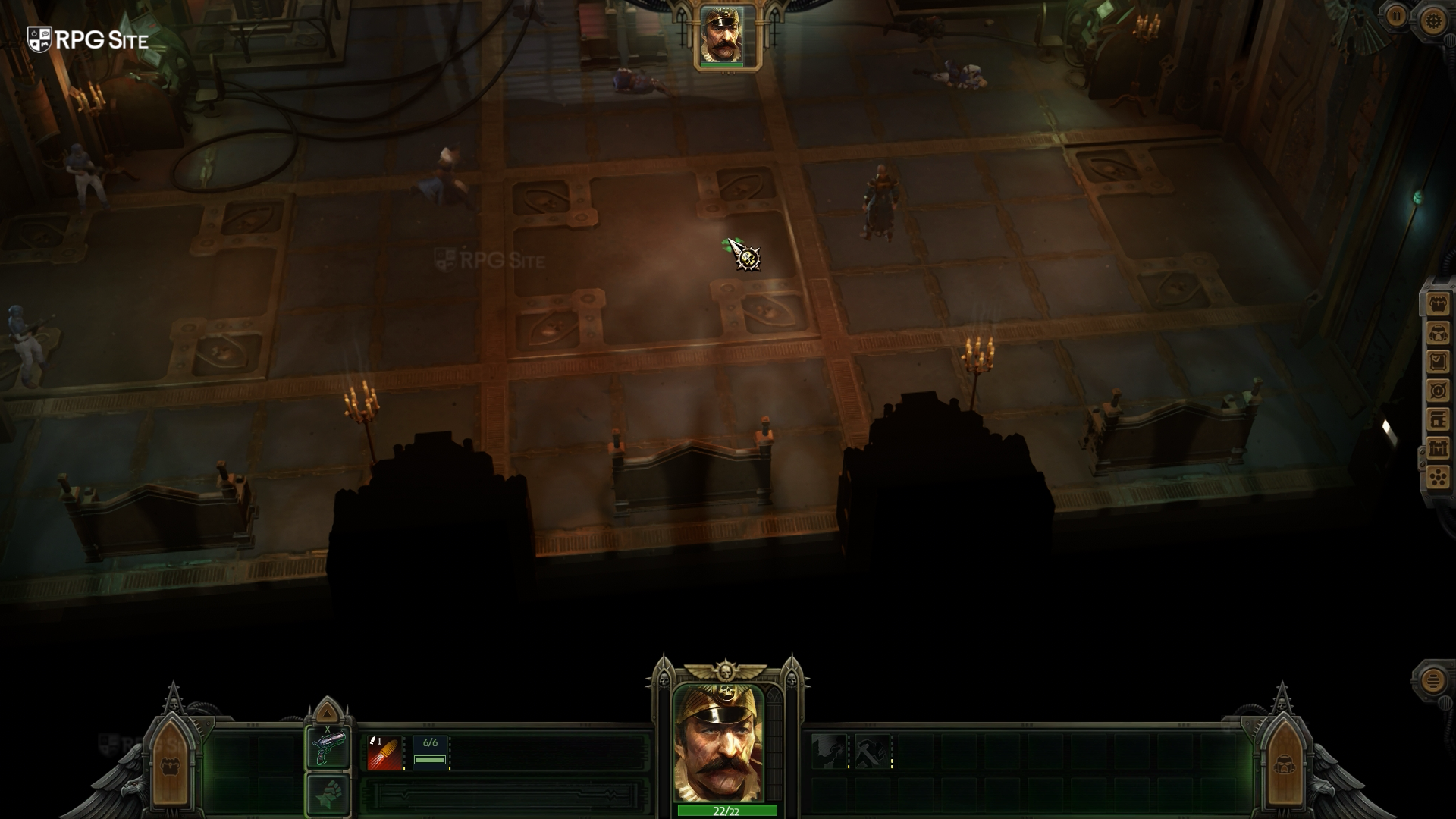Use the greyed grabbing-hand ability
Viewport: 1456px width, 819px height.
[x=828, y=752]
